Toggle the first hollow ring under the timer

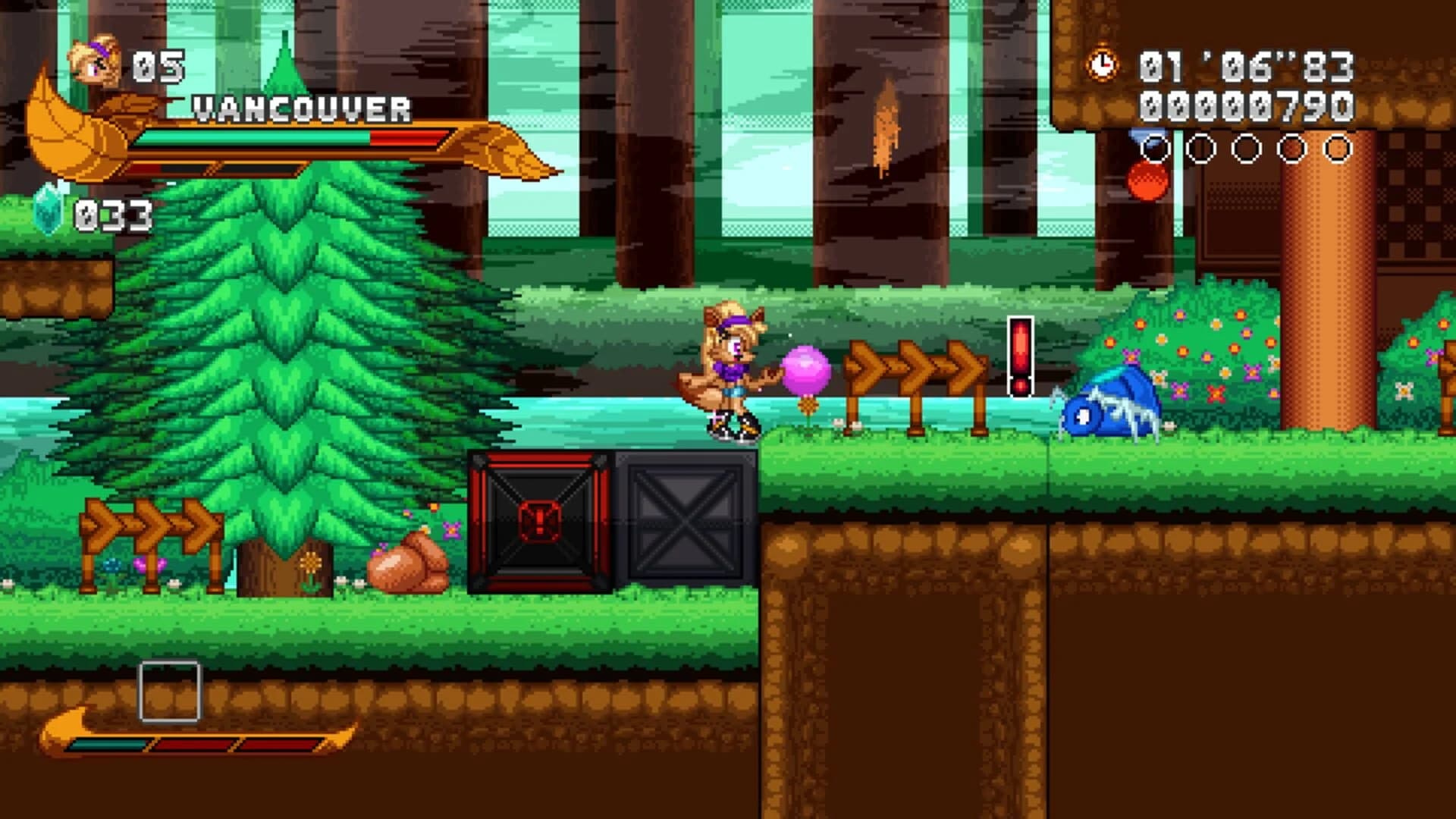(1156, 149)
